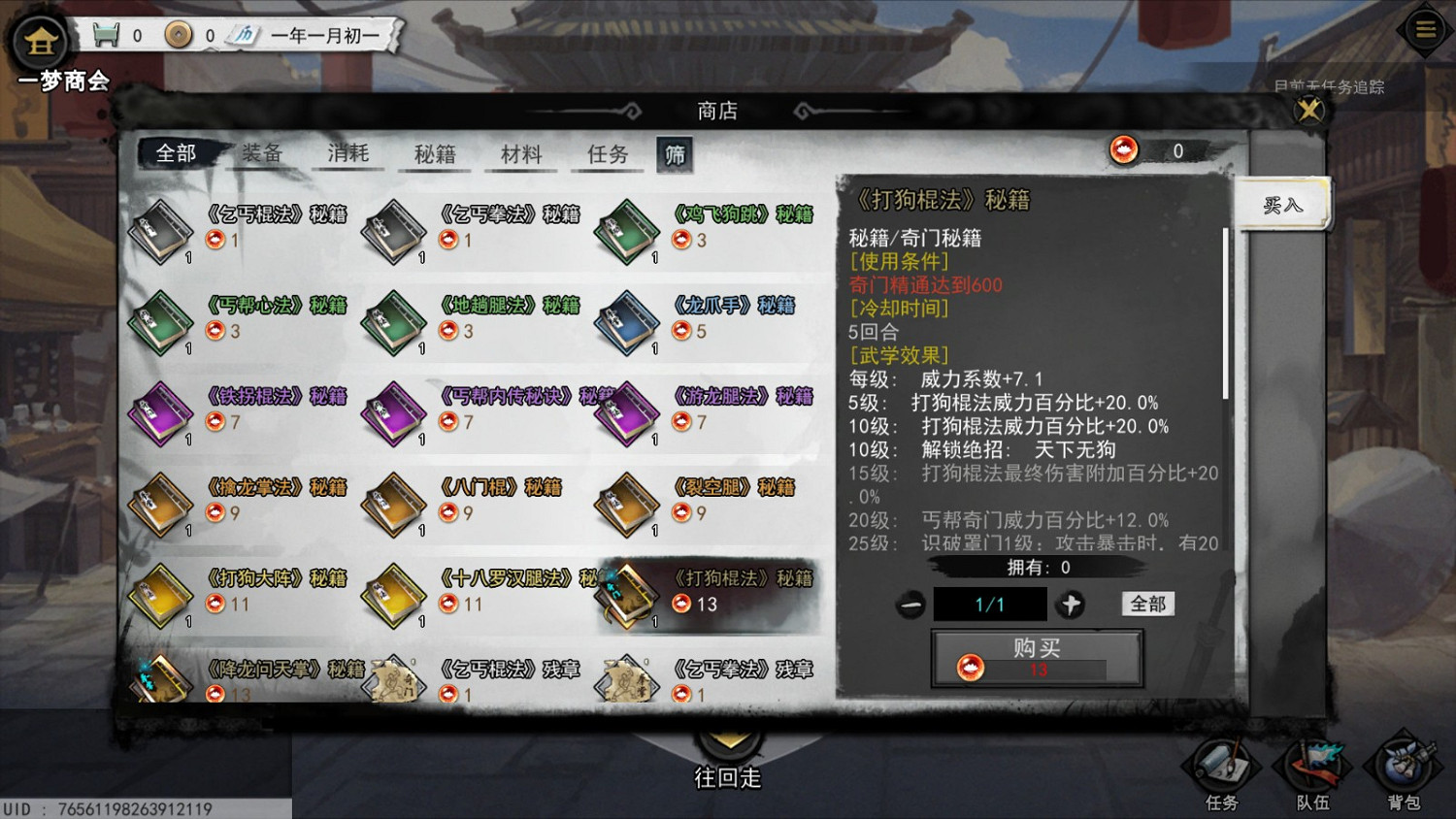
Task: Switch to the 秘籍 shop tab
Action: click(434, 154)
